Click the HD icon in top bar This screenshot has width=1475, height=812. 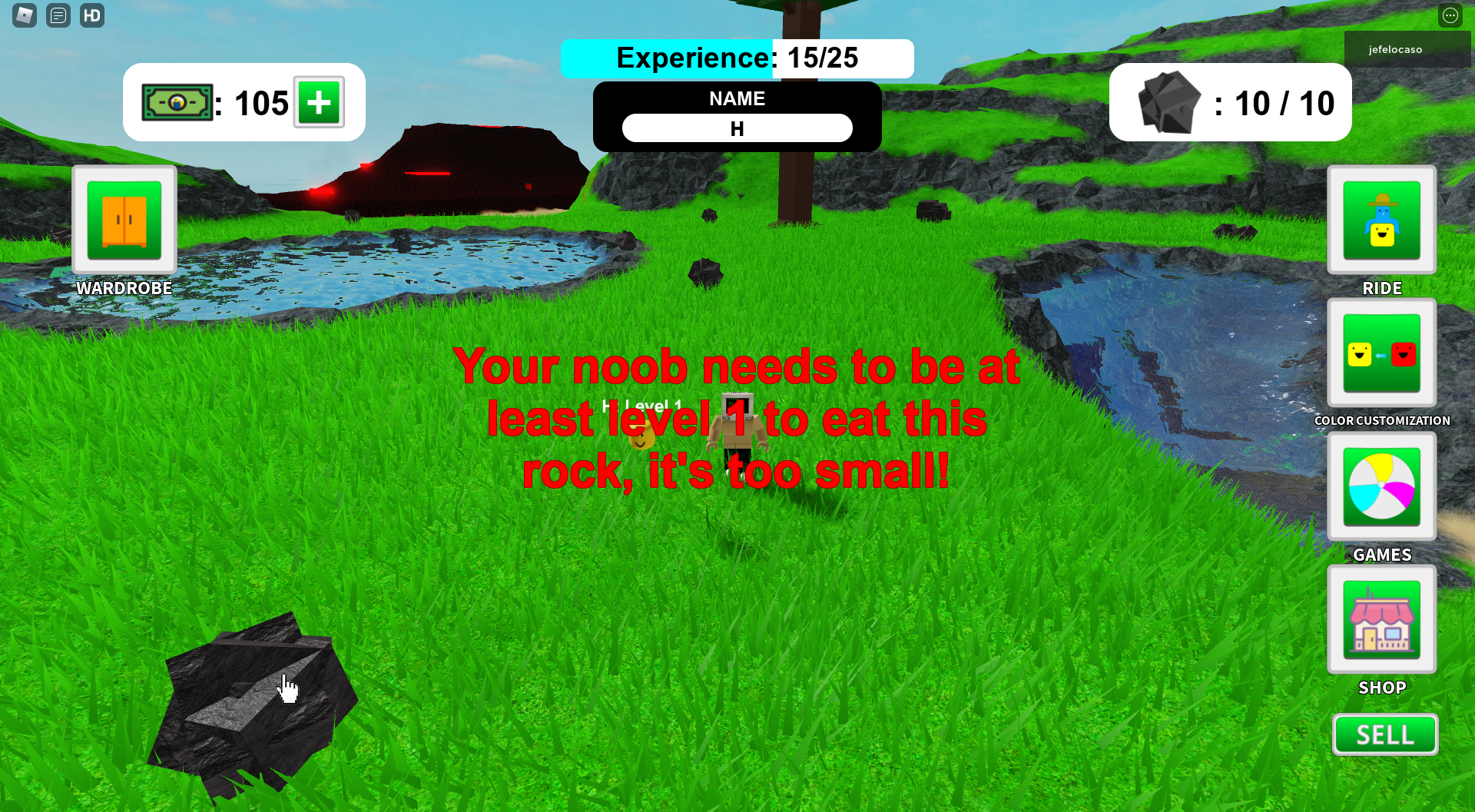tap(92, 15)
